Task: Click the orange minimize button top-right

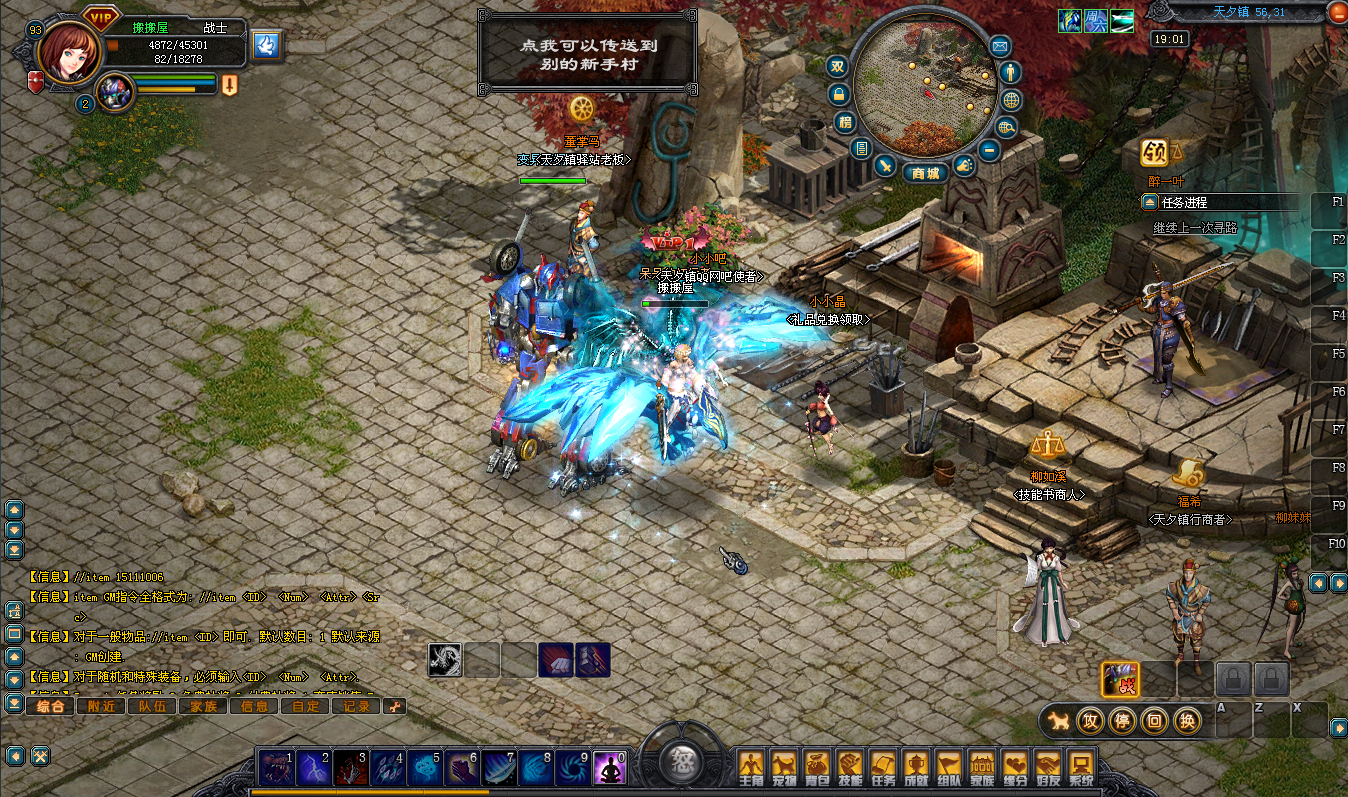Action: 1337,12
